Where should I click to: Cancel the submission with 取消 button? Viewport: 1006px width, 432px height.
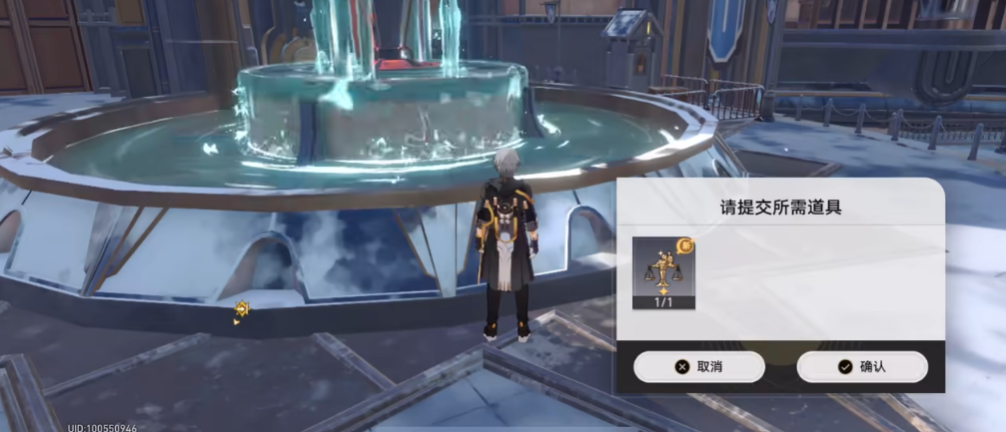click(699, 367)
